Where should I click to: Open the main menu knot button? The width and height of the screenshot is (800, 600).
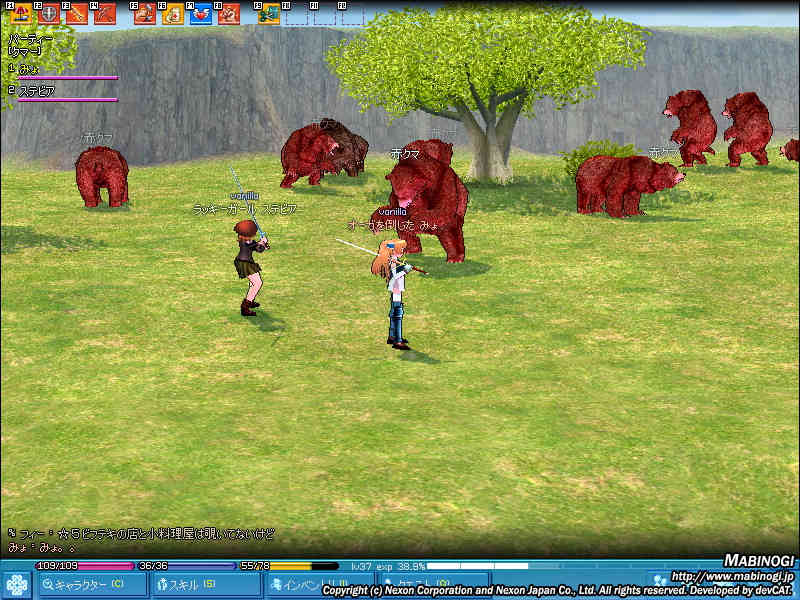click(16, 584)
